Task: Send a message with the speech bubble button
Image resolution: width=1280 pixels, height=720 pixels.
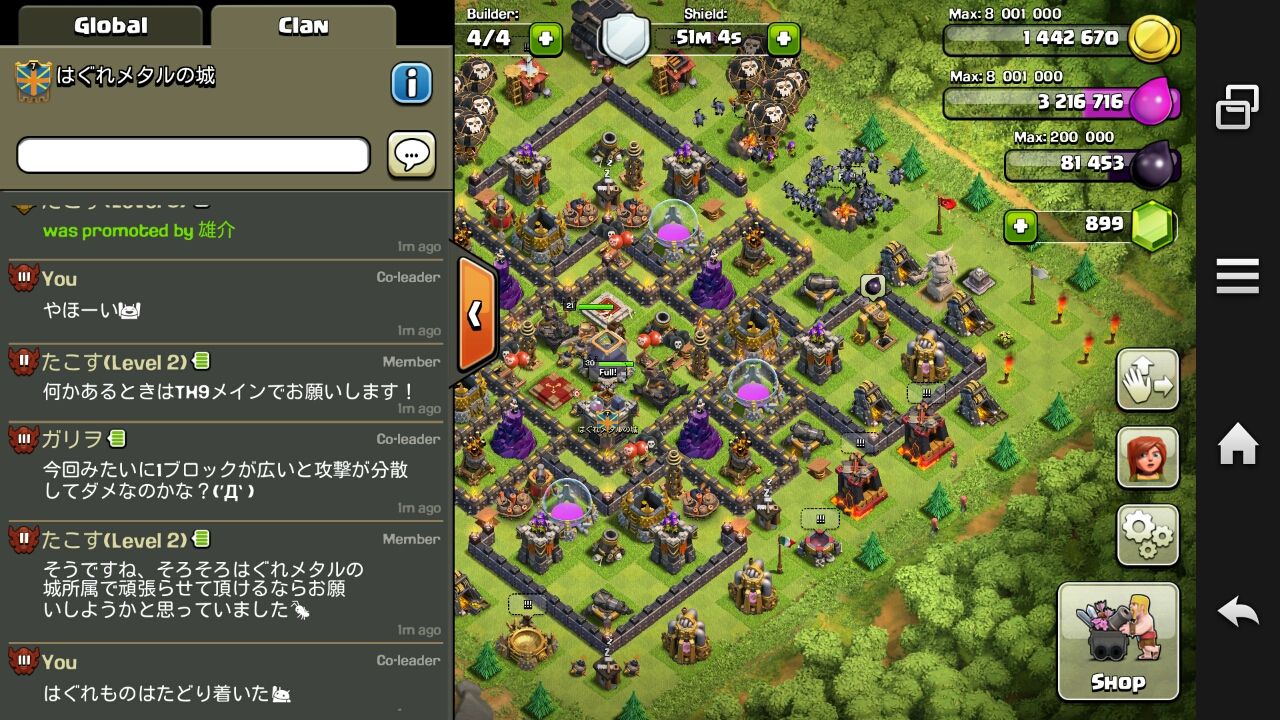Action: 411,155
